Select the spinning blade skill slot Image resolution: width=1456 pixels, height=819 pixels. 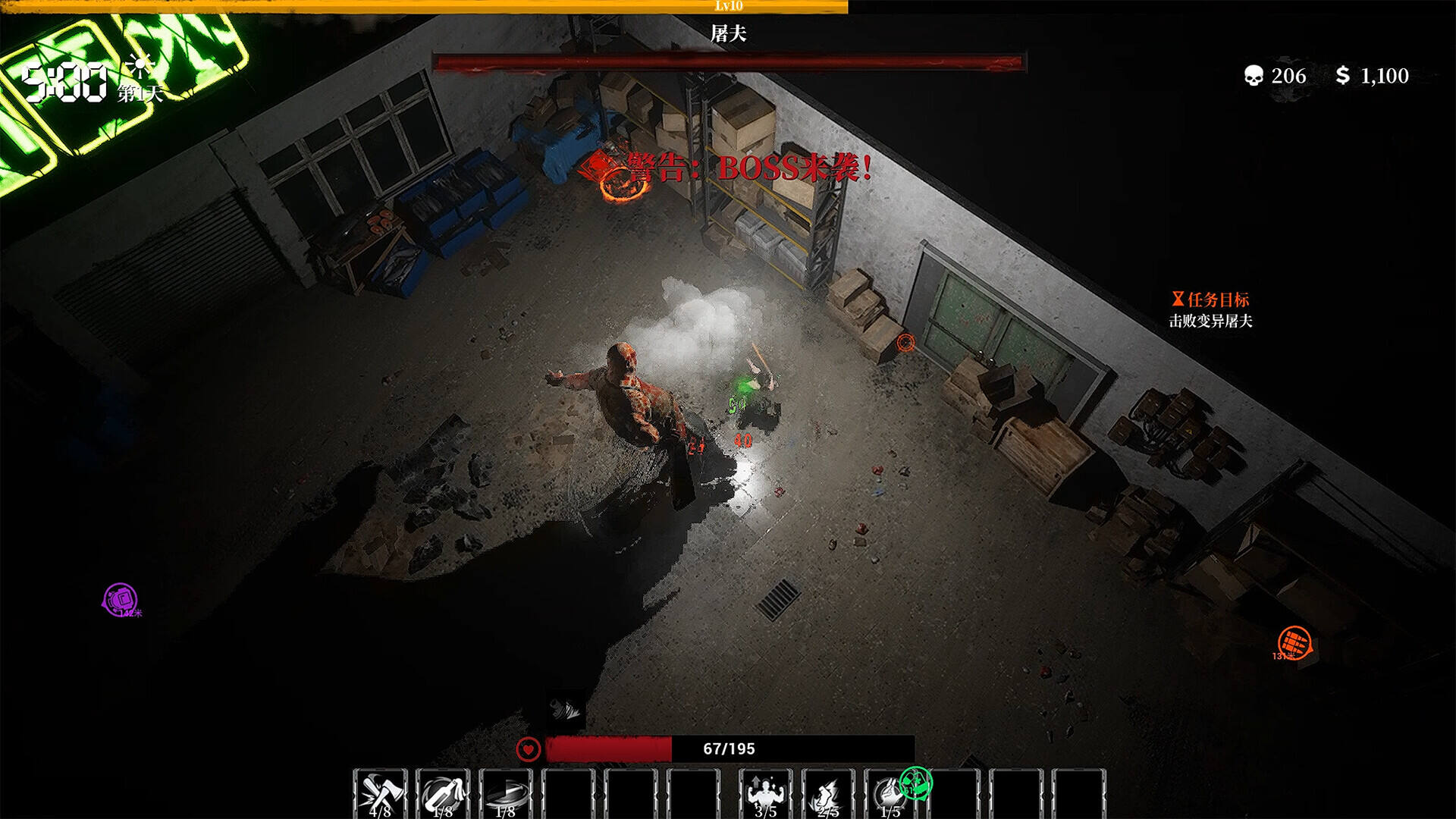[x=506, y=794]
